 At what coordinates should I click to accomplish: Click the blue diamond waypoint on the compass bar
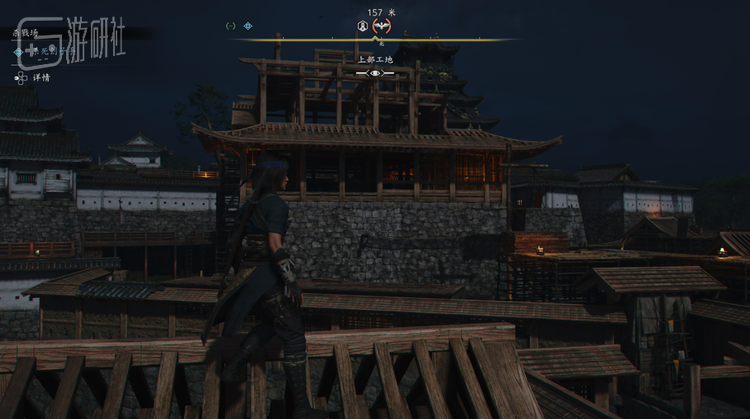[x=248, y=26]
